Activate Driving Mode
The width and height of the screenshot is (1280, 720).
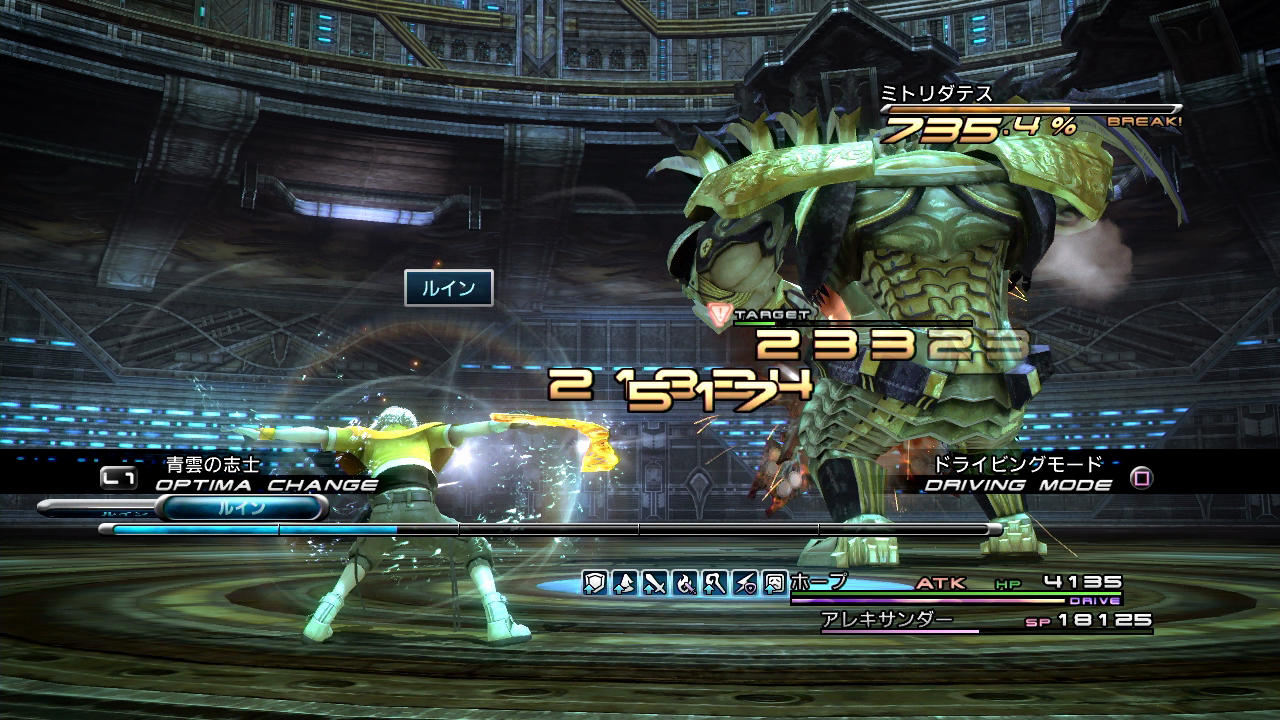coord(1017,485)
